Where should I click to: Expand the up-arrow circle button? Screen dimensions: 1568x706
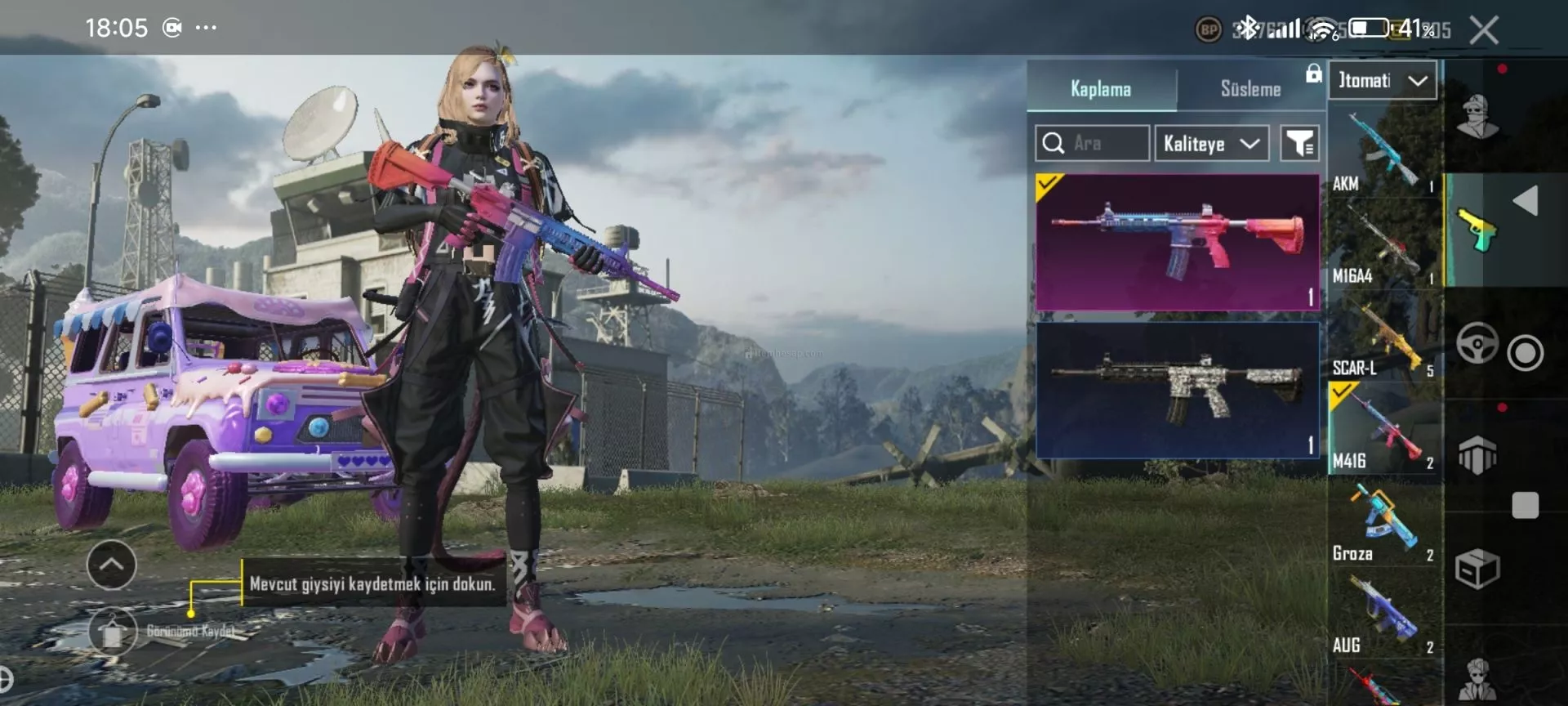[x=111, y=565]
